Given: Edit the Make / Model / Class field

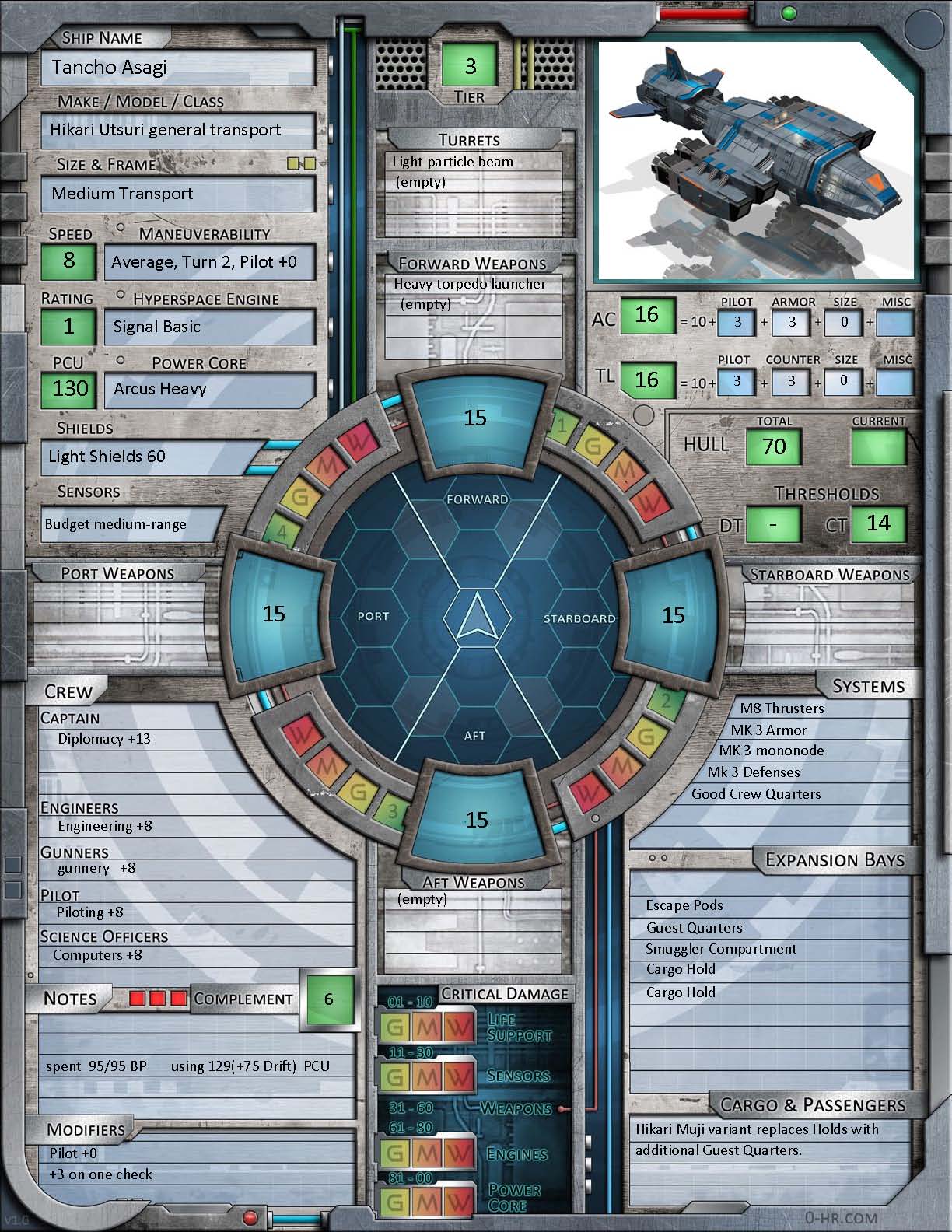Looking at the screenshot, I should click(178, 130).
